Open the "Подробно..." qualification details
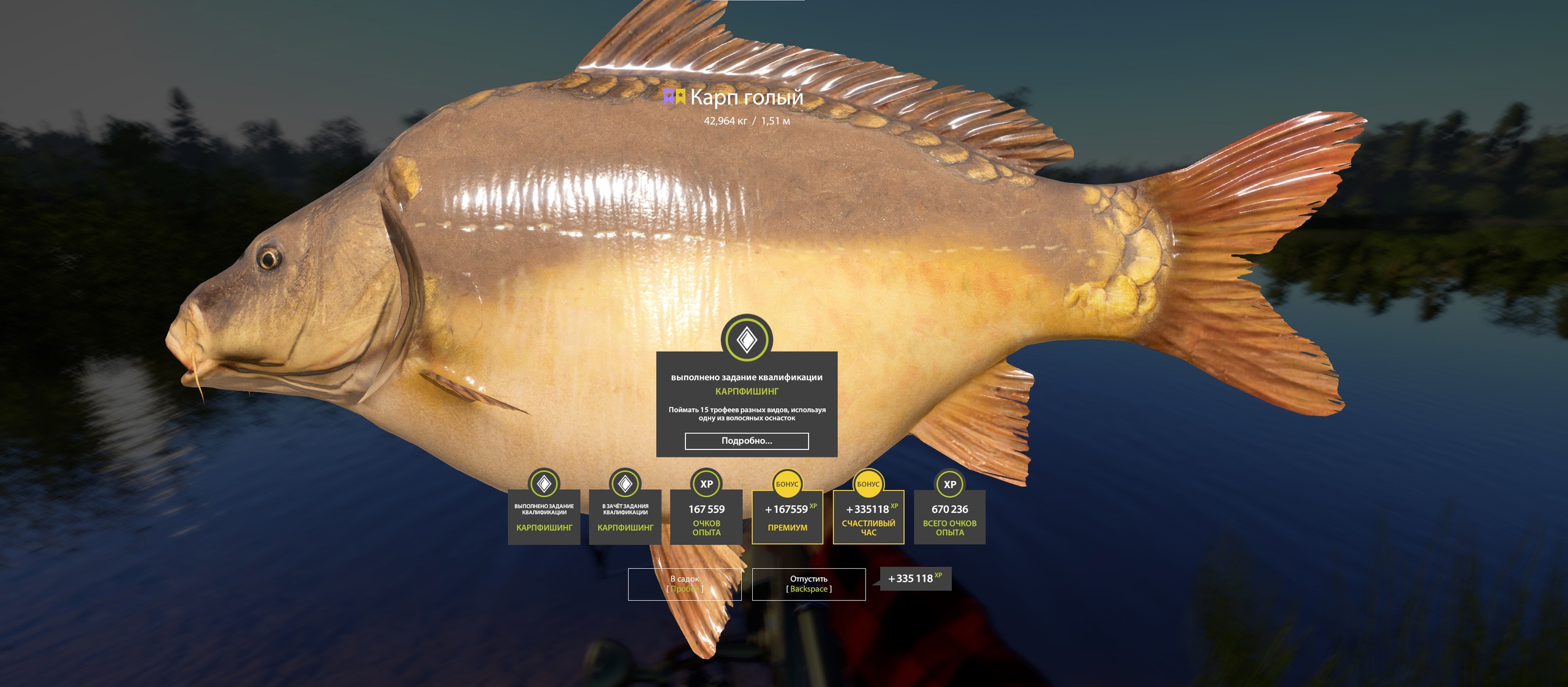 (x=746, y=441)
